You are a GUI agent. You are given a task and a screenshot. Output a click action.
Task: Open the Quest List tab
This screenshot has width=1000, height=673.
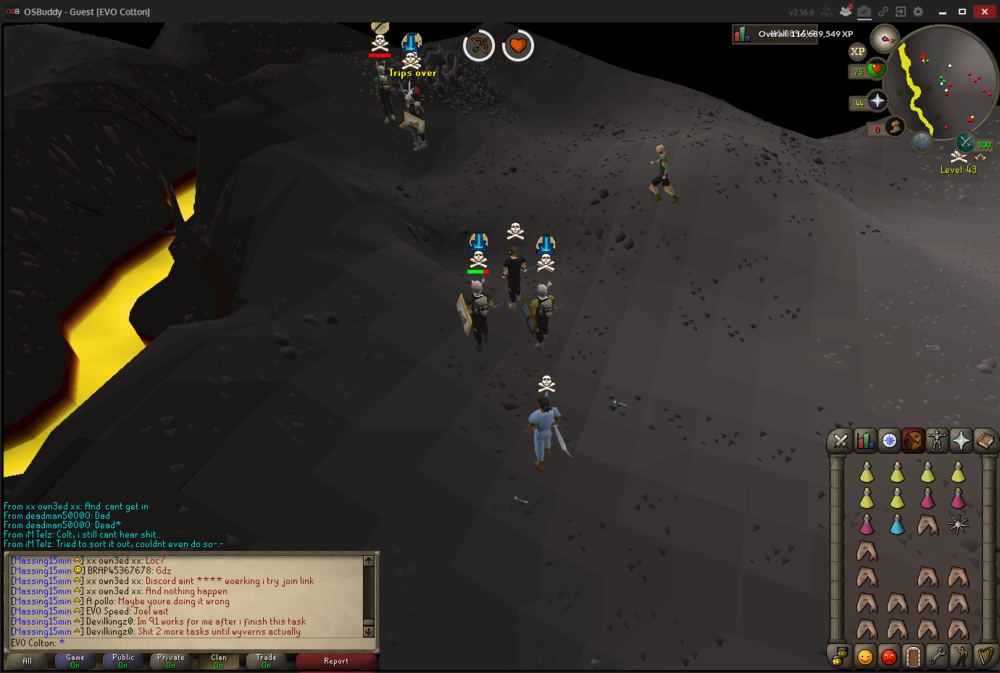tap(889, 440)
